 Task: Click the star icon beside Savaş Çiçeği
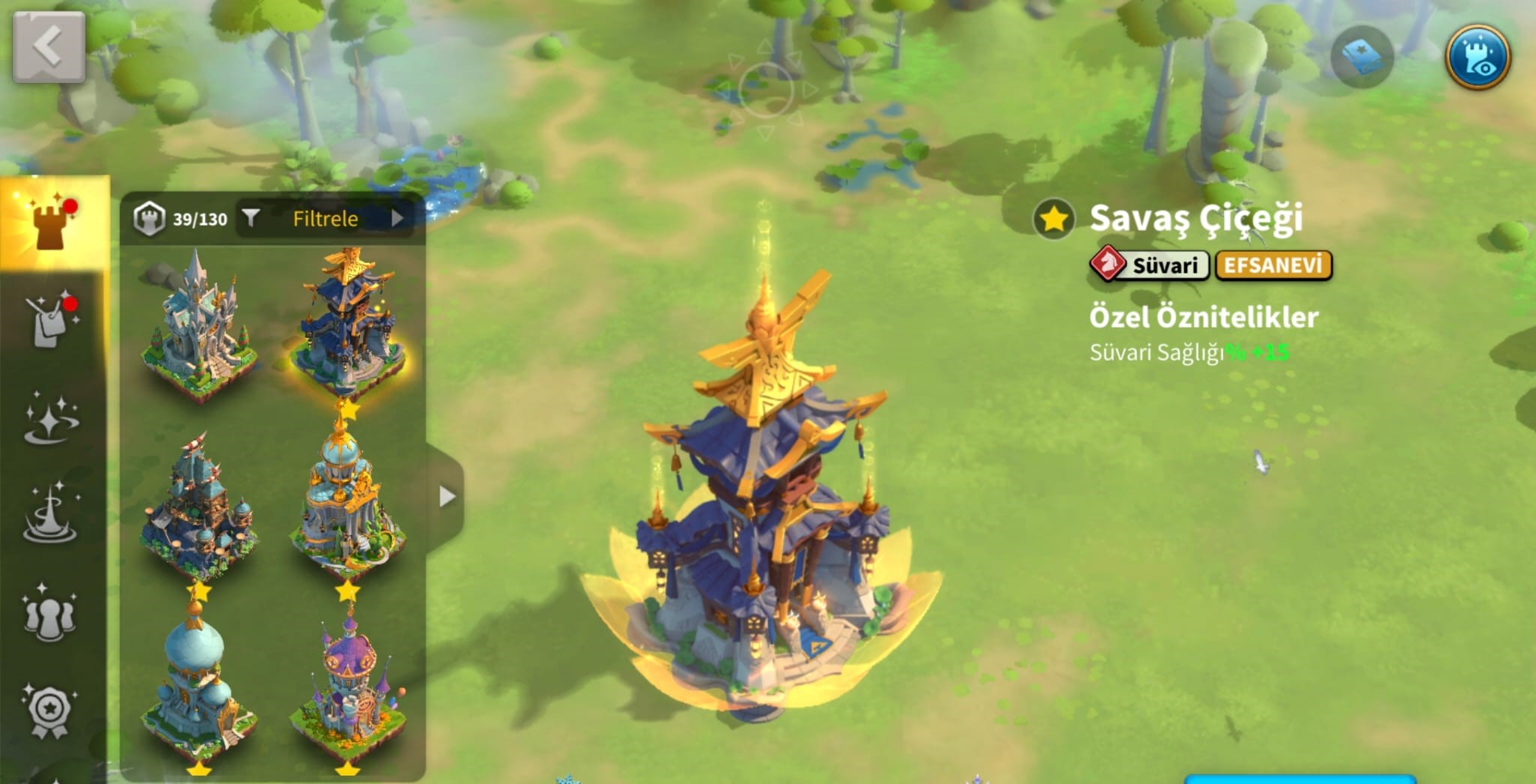pyautogui.click(x=1054, y=220)
